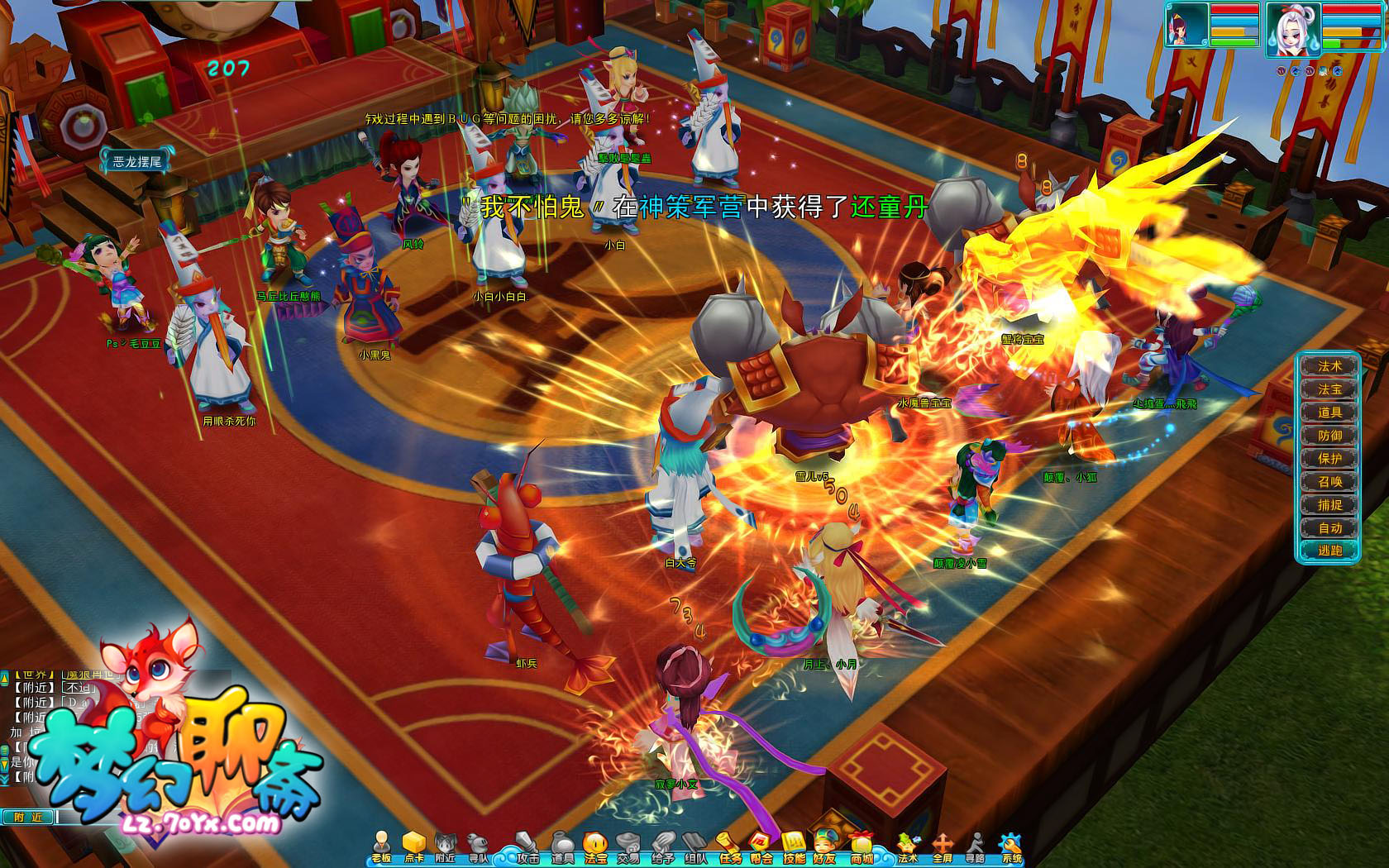Choose the 捕捉 capture command
The height and width of the screenshot is (868, 1389).
pos(1329,505)
